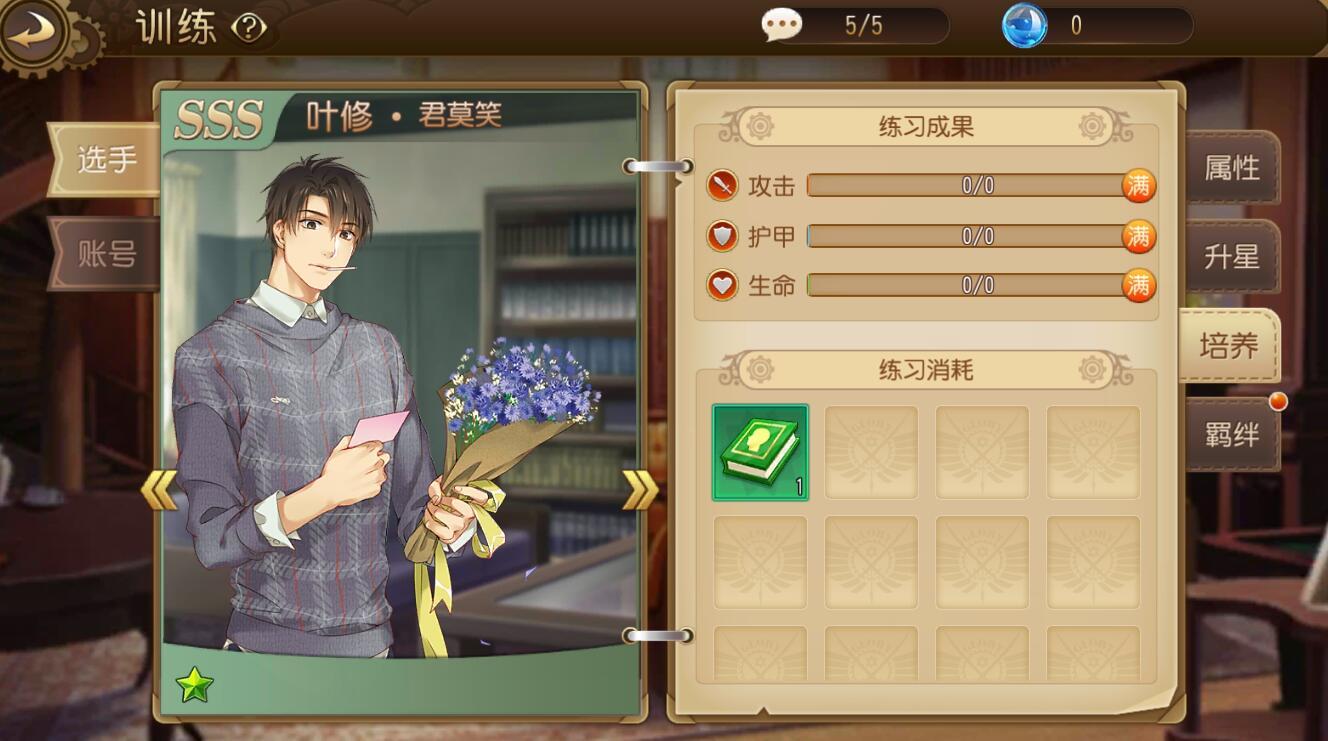This screenshot has width=1328, height=741.
Task: Open the 属性 attributes tab
Action: click(x=1231, y=168)
